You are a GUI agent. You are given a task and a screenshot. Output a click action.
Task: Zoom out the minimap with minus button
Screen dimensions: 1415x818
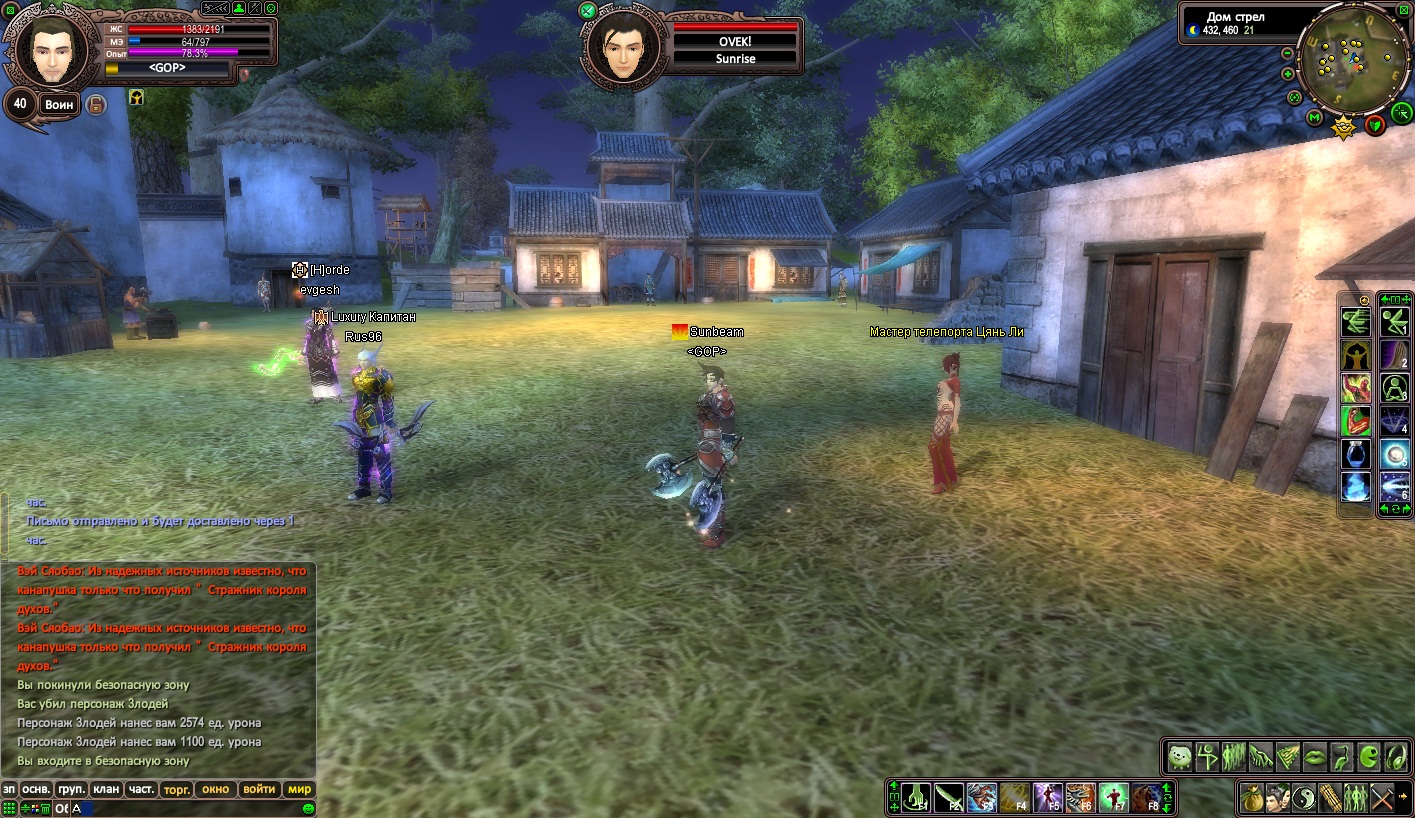(1288, 54)
